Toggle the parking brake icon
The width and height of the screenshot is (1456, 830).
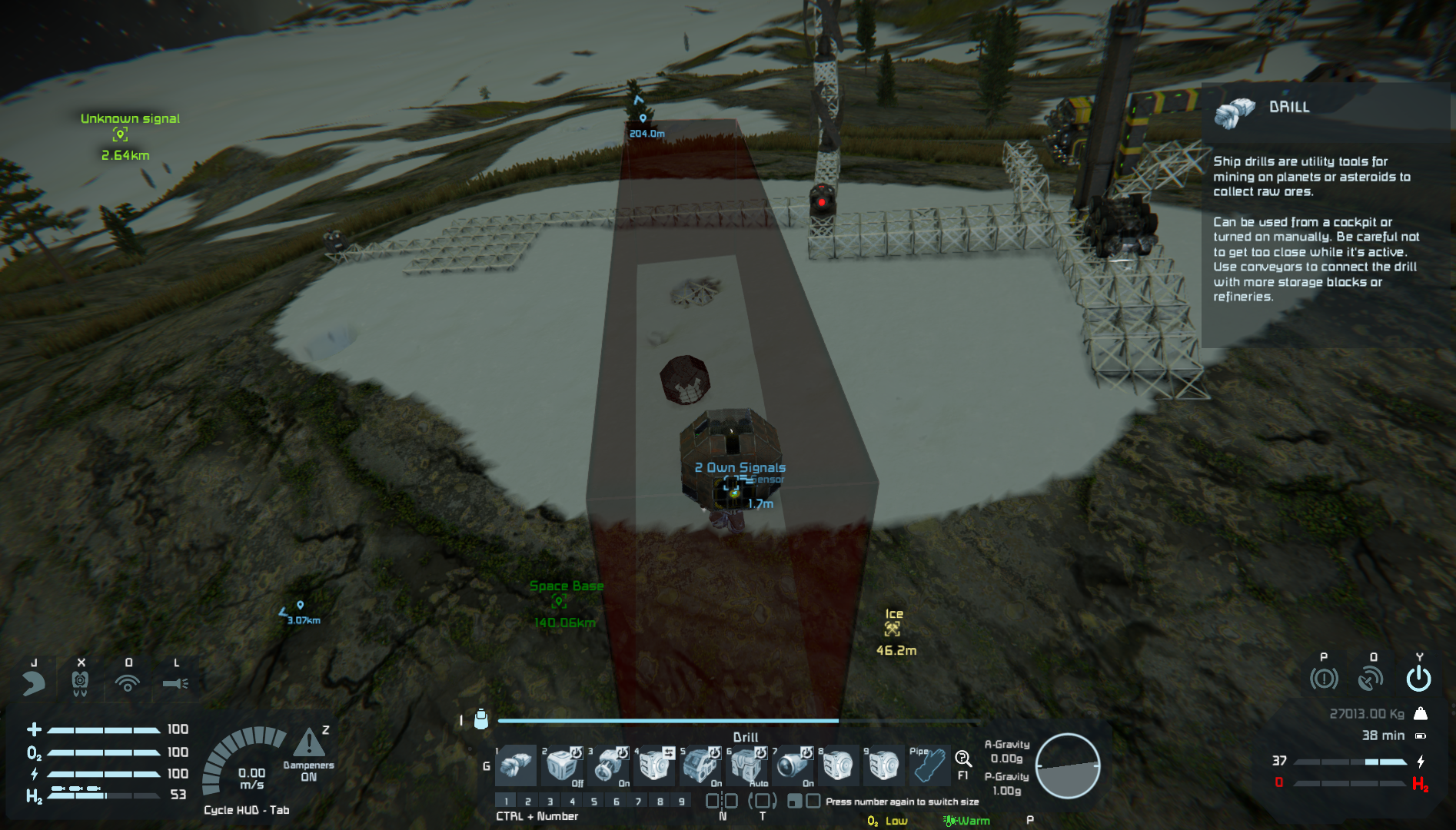[1323, 679]
